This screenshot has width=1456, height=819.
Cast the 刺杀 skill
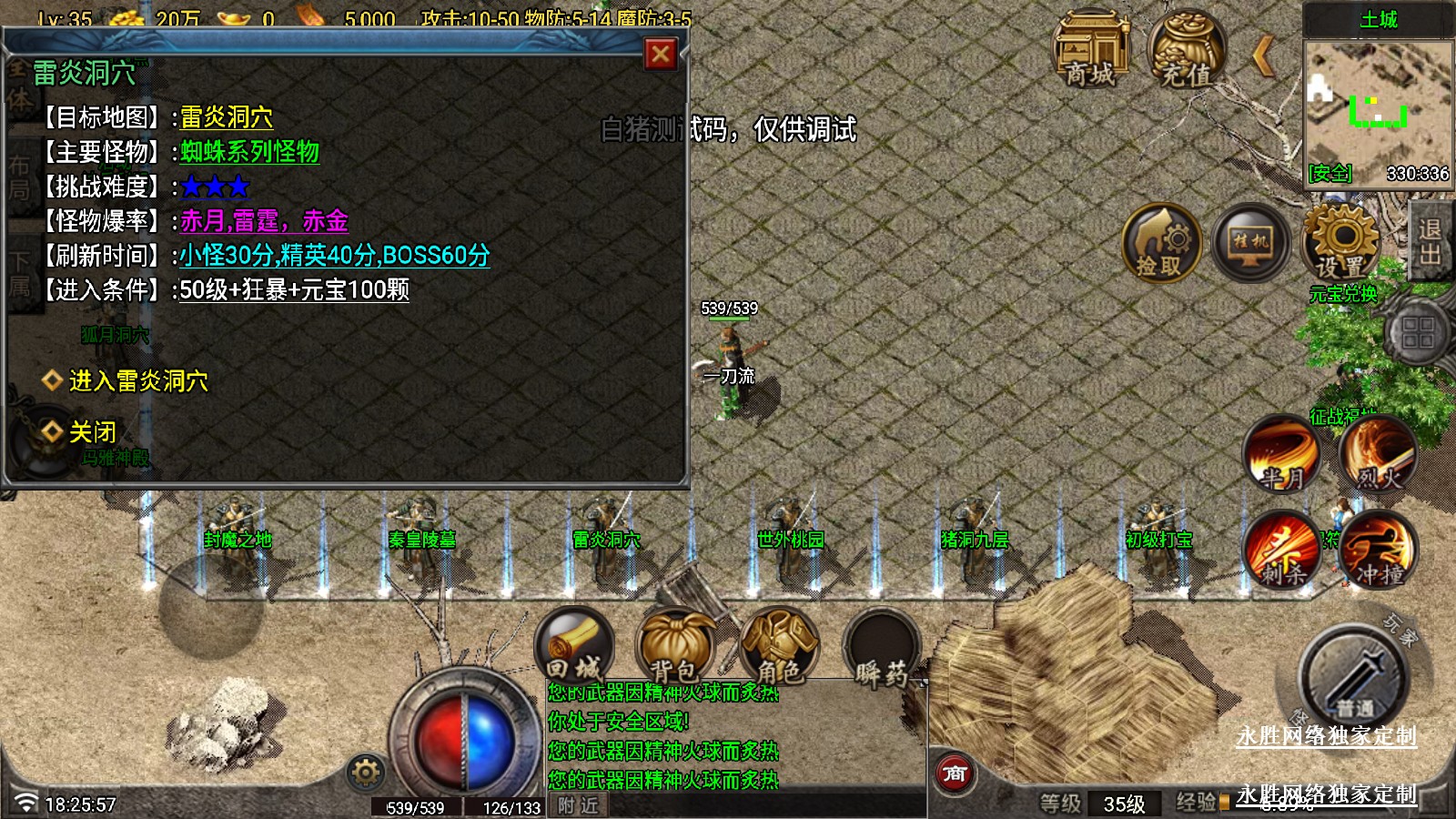click(1283, 551)
